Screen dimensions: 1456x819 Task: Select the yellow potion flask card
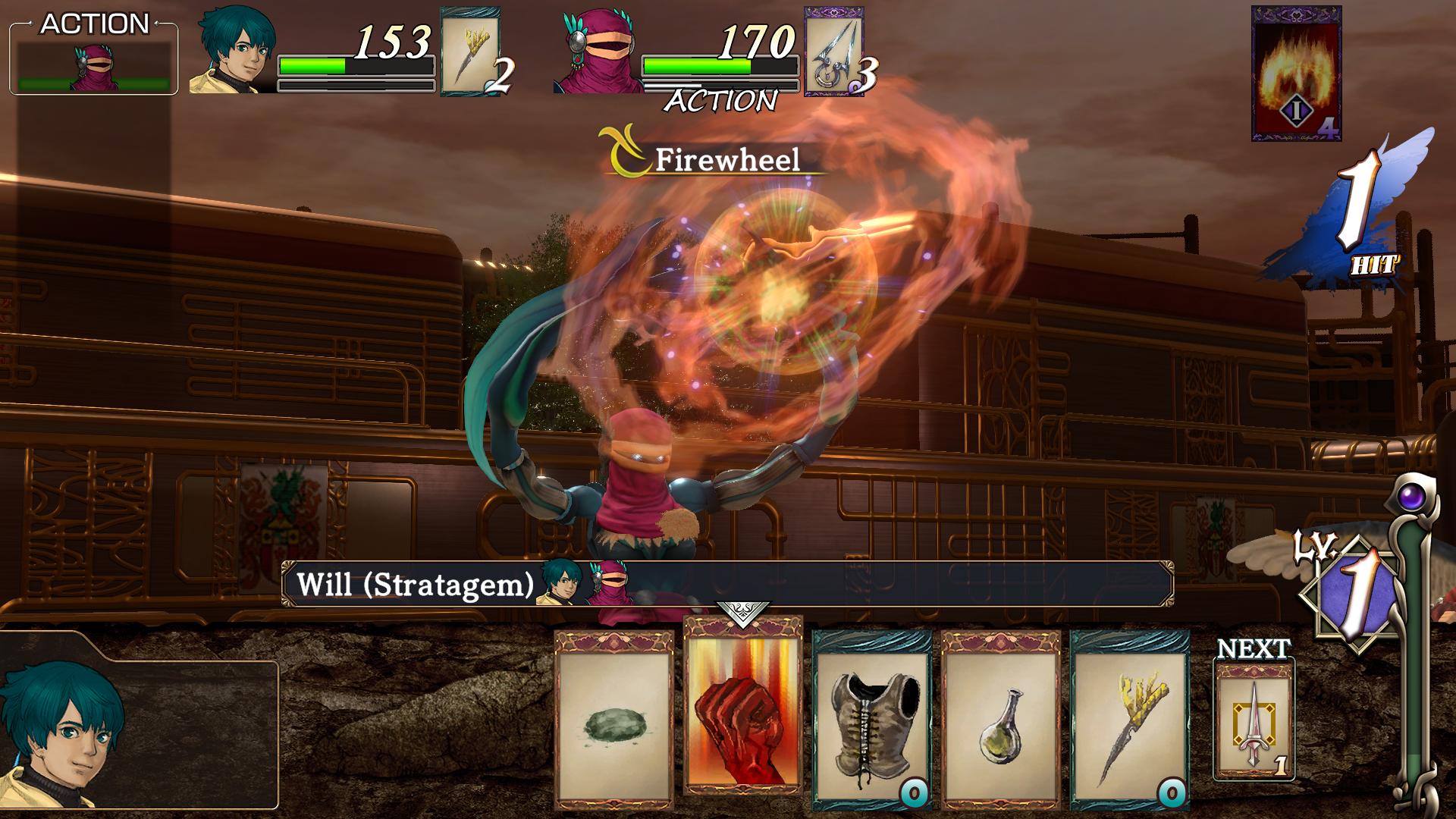pyautogui.click(x=1000, y=720)
